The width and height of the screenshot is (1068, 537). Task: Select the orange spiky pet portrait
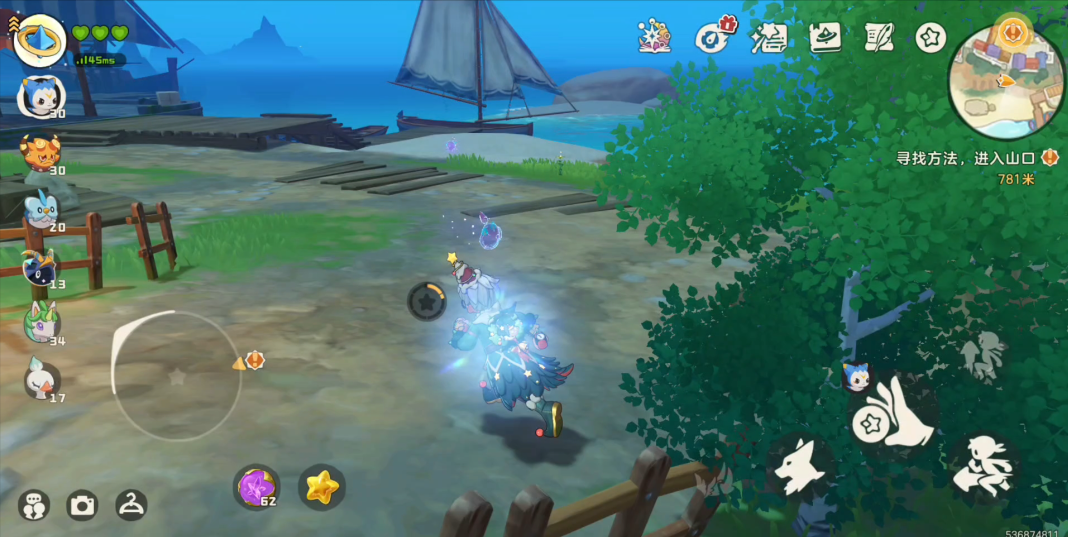coord(41,152)
